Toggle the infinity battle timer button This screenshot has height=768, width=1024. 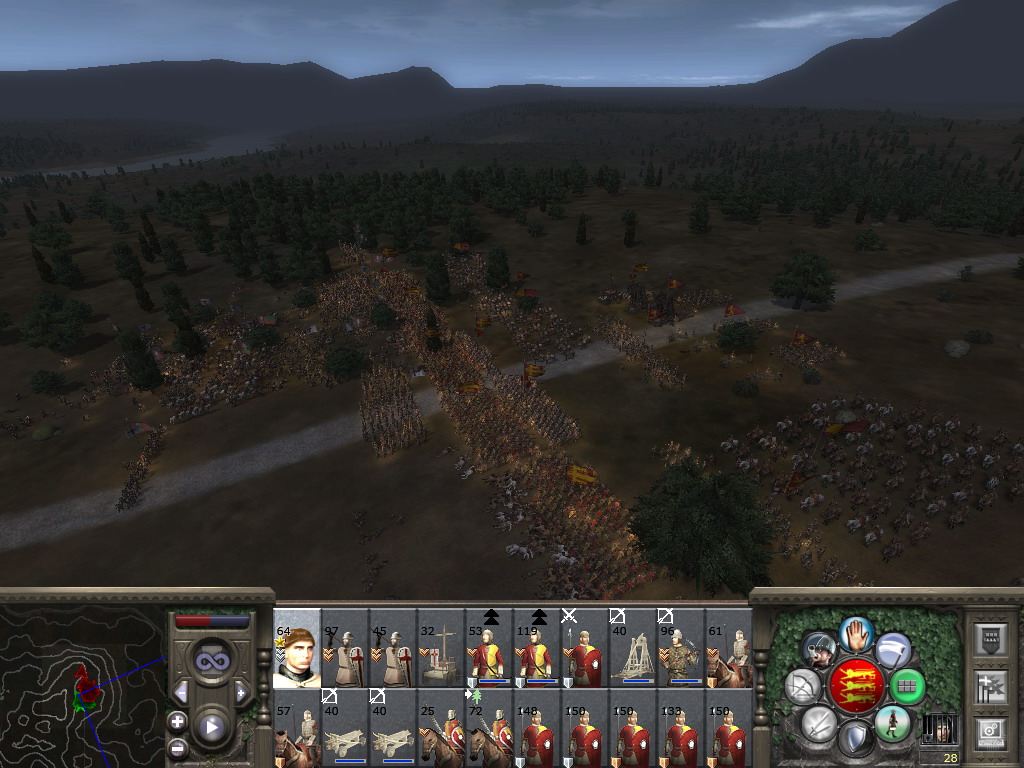click(x=211, y=661)
